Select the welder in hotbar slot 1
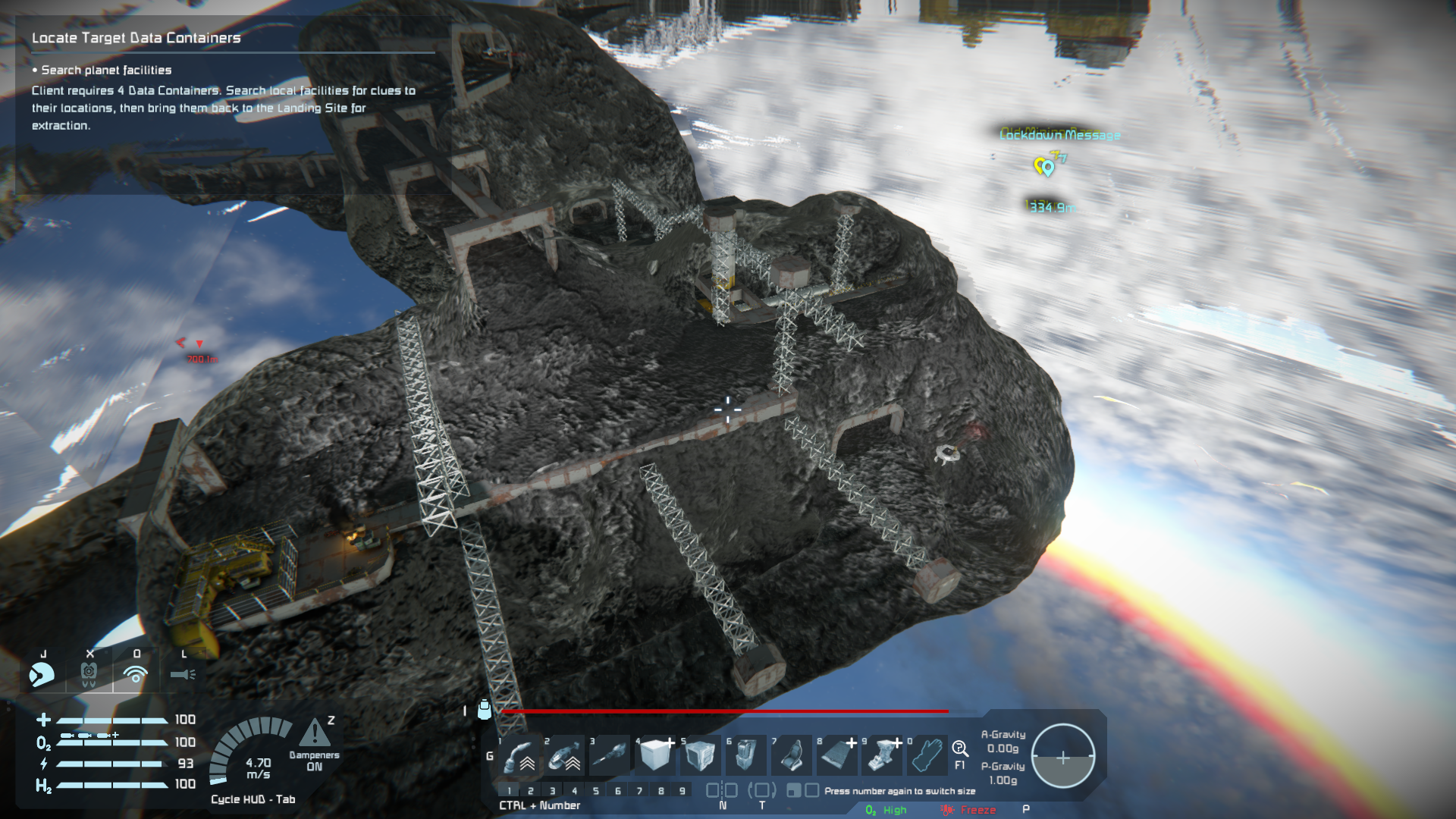This screenshot has height=819, width=1456. (521, 755)
